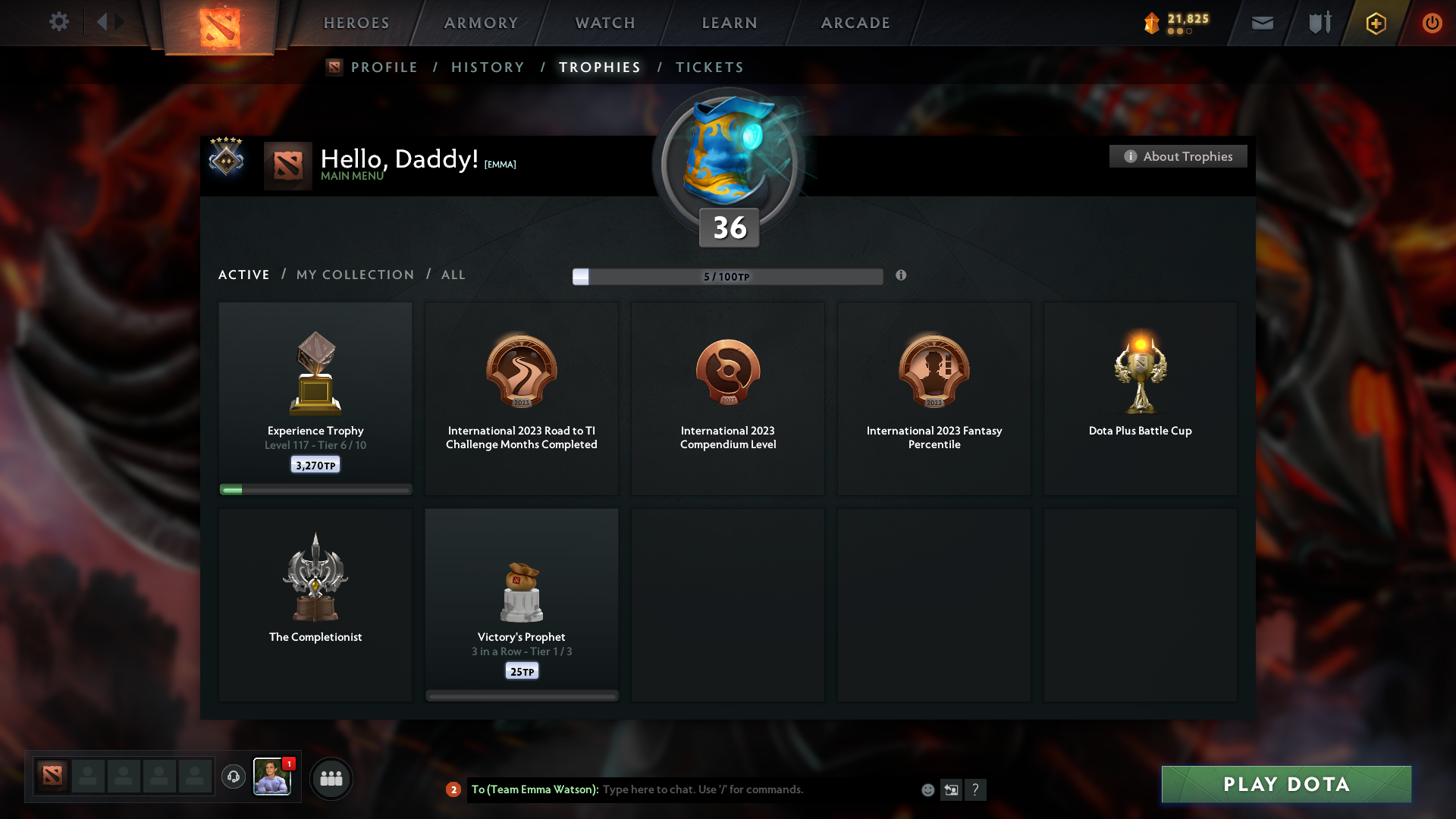Click the About Trophies button
Image resolution: width=1456 pixels, height=819 pixels.
(1178, 156)
